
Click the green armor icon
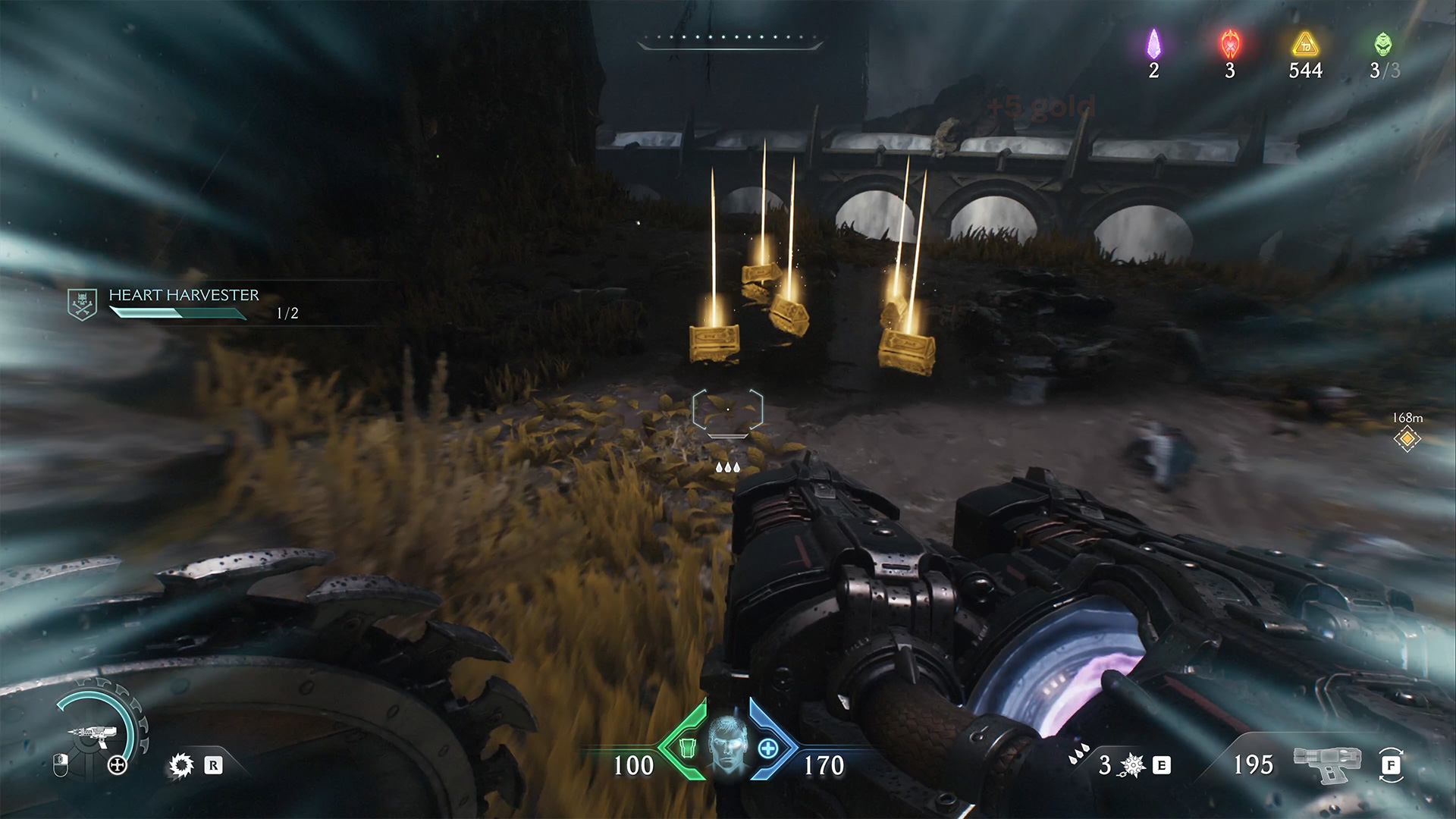coord(686,748)
